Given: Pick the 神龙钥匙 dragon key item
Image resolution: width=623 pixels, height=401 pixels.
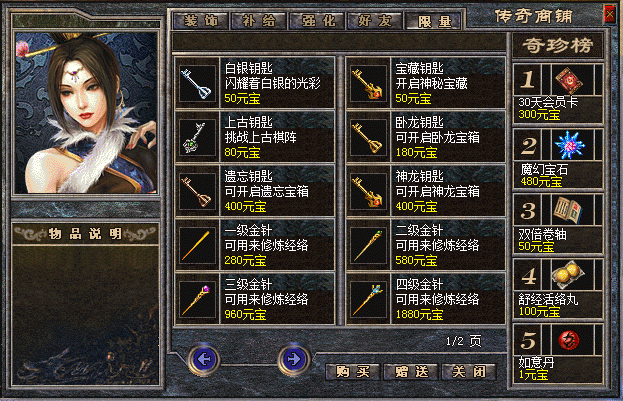Looking at the screenshot, I should pos(426,190).
